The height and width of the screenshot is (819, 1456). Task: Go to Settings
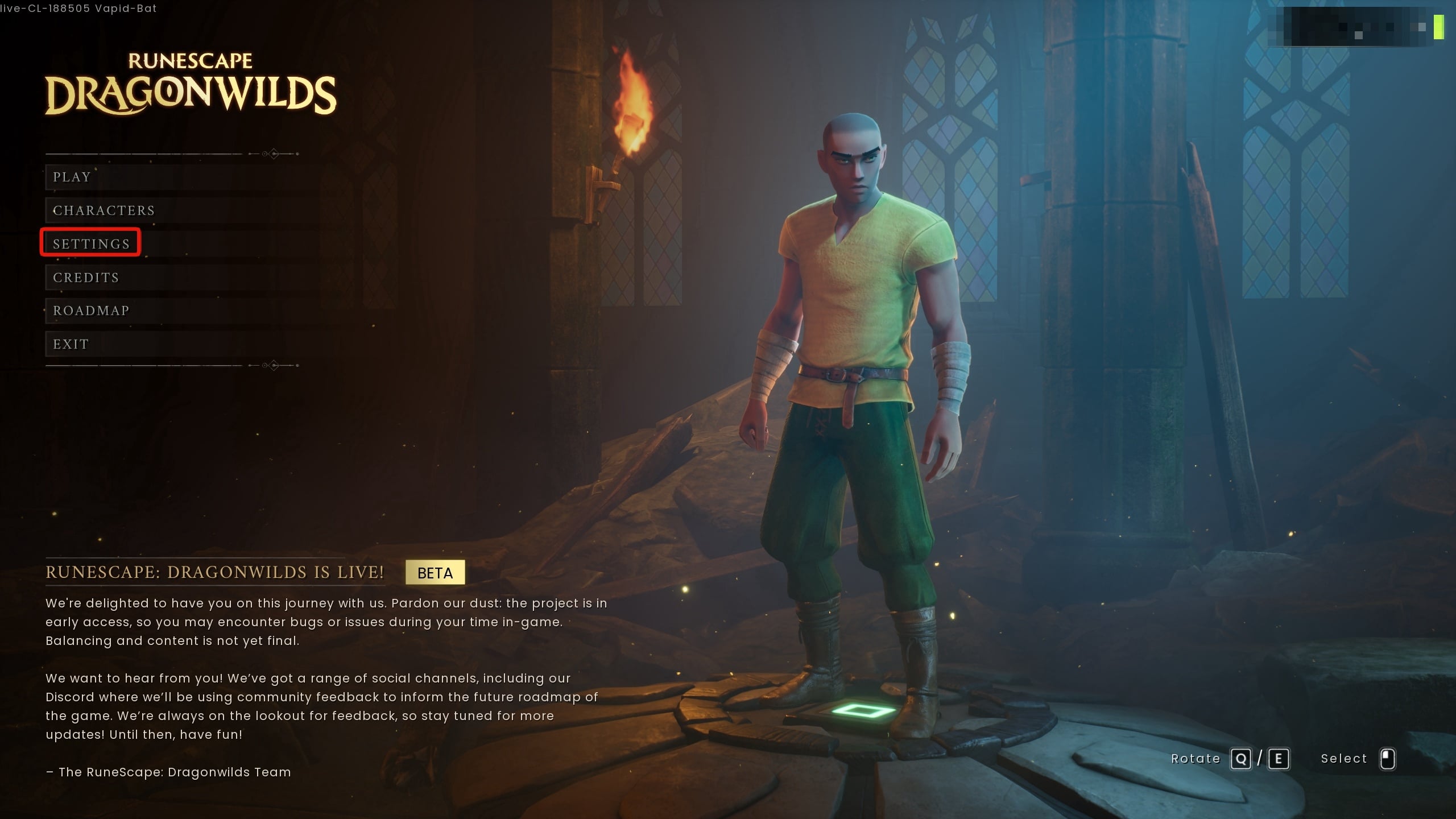point(92,244)
